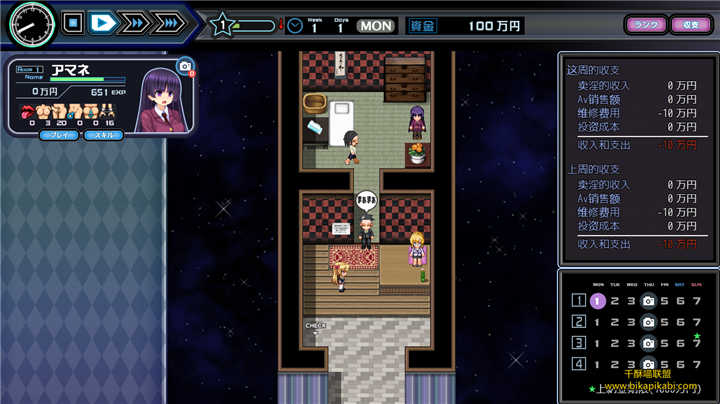Screen dimensions: 720x404
Task: Activate the normal speed play button
Action: tap(102, 21)
